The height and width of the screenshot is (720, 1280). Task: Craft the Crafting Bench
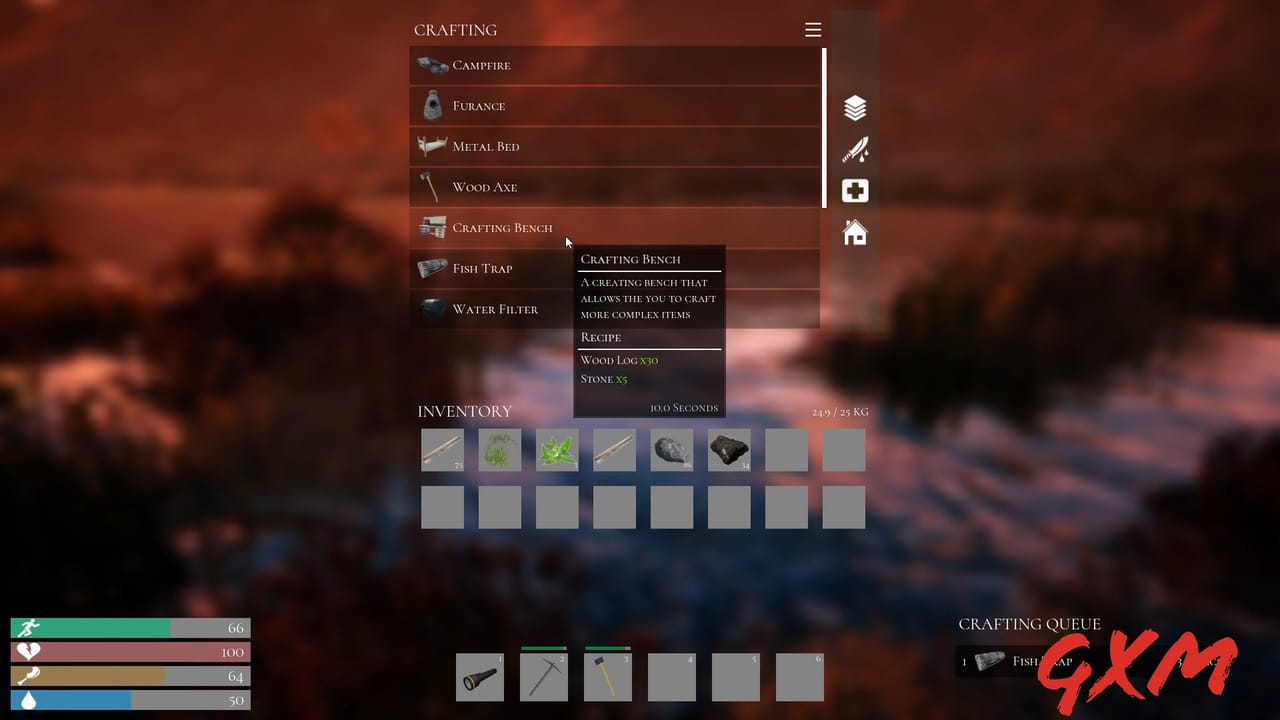[x=502, y=227]
